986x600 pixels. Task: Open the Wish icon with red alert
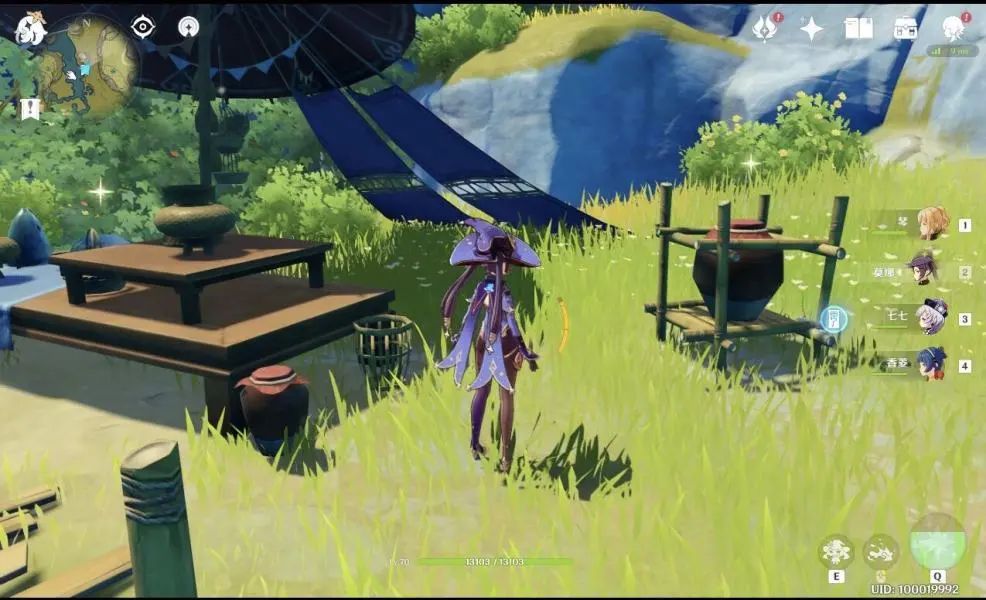click(x=766, y=28)
